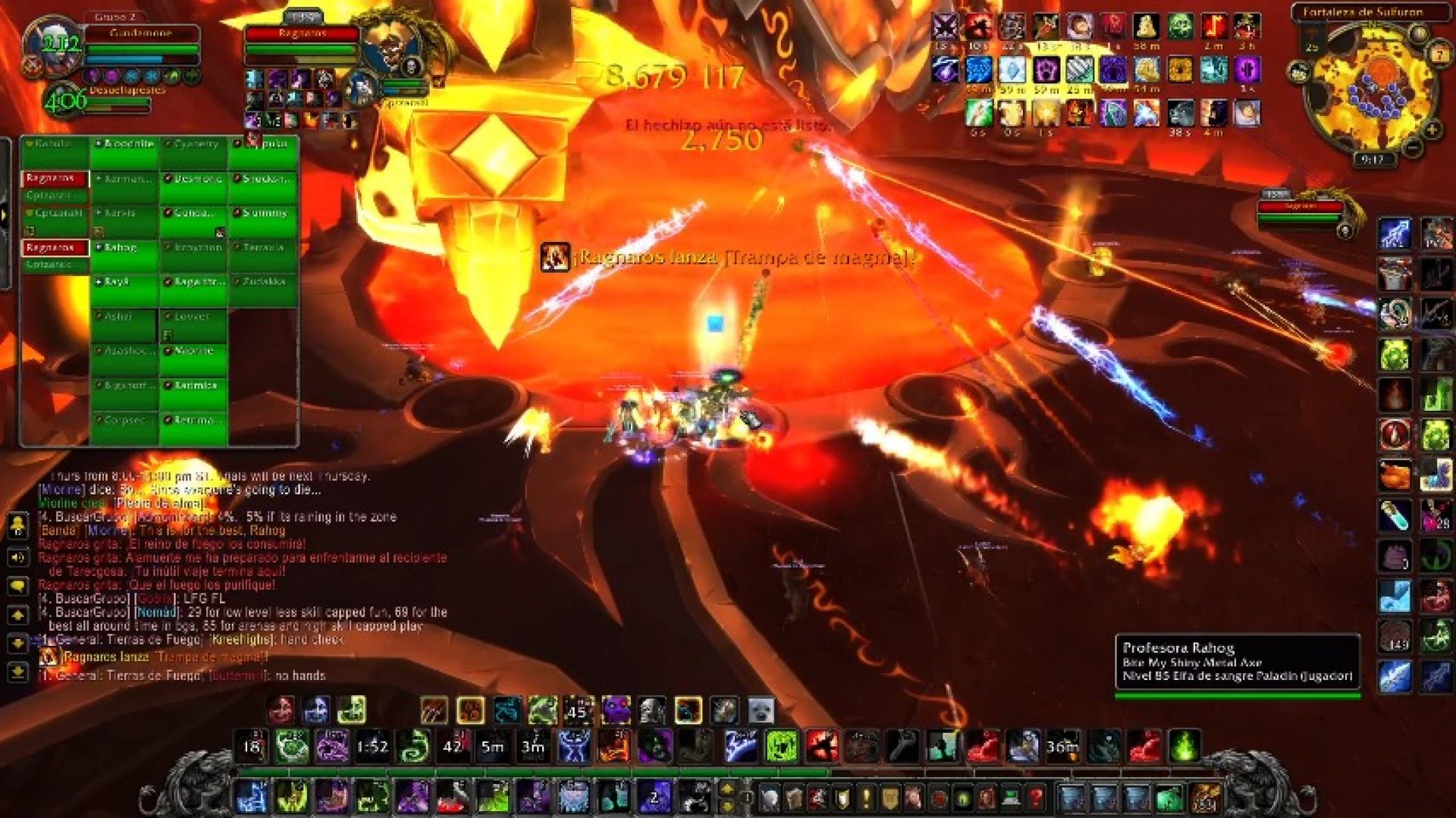Activate the ability showing 1:52 cooldown

[372, 746]
